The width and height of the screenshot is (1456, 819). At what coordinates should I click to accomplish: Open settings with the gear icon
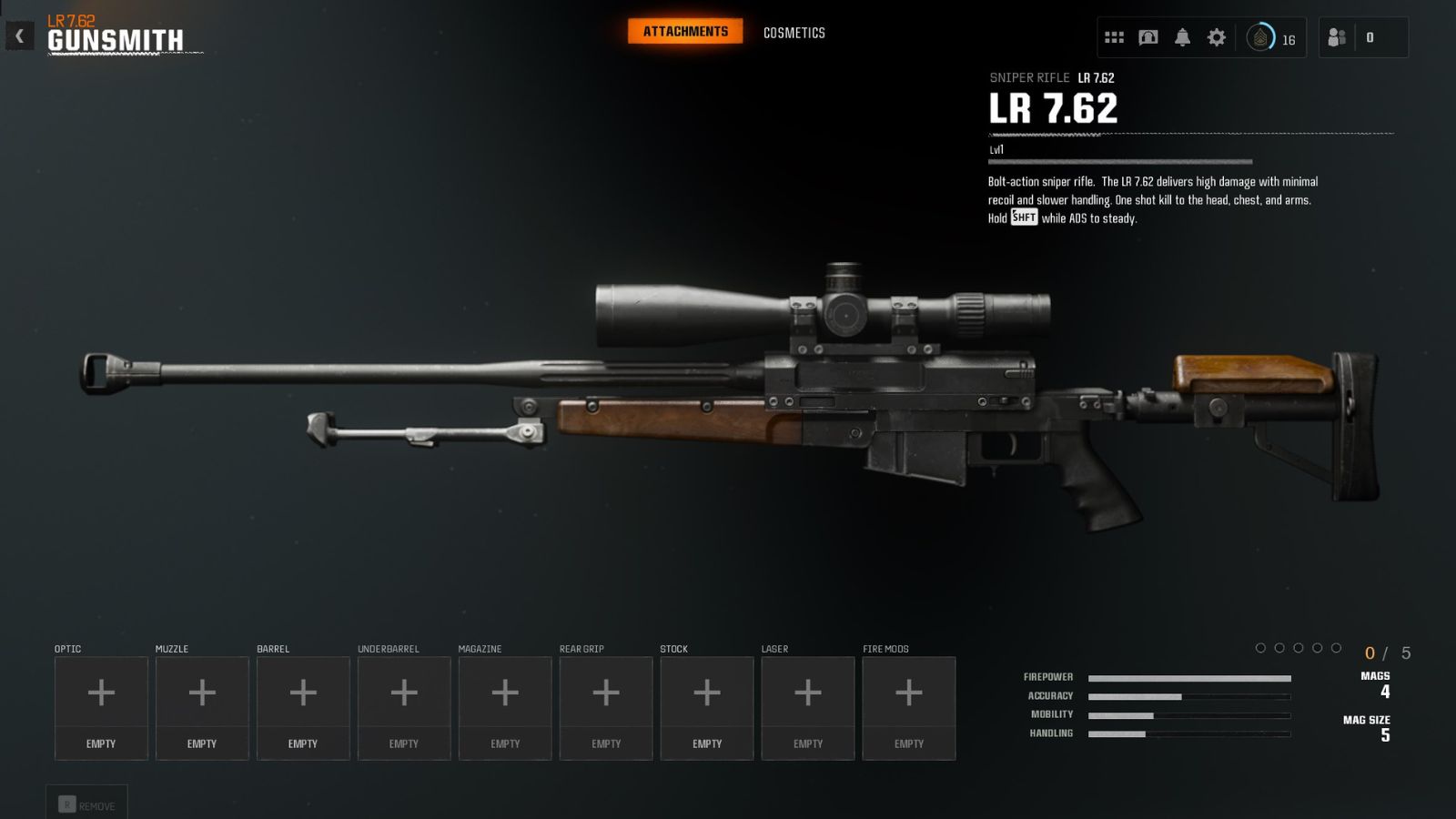(1217, 36)
